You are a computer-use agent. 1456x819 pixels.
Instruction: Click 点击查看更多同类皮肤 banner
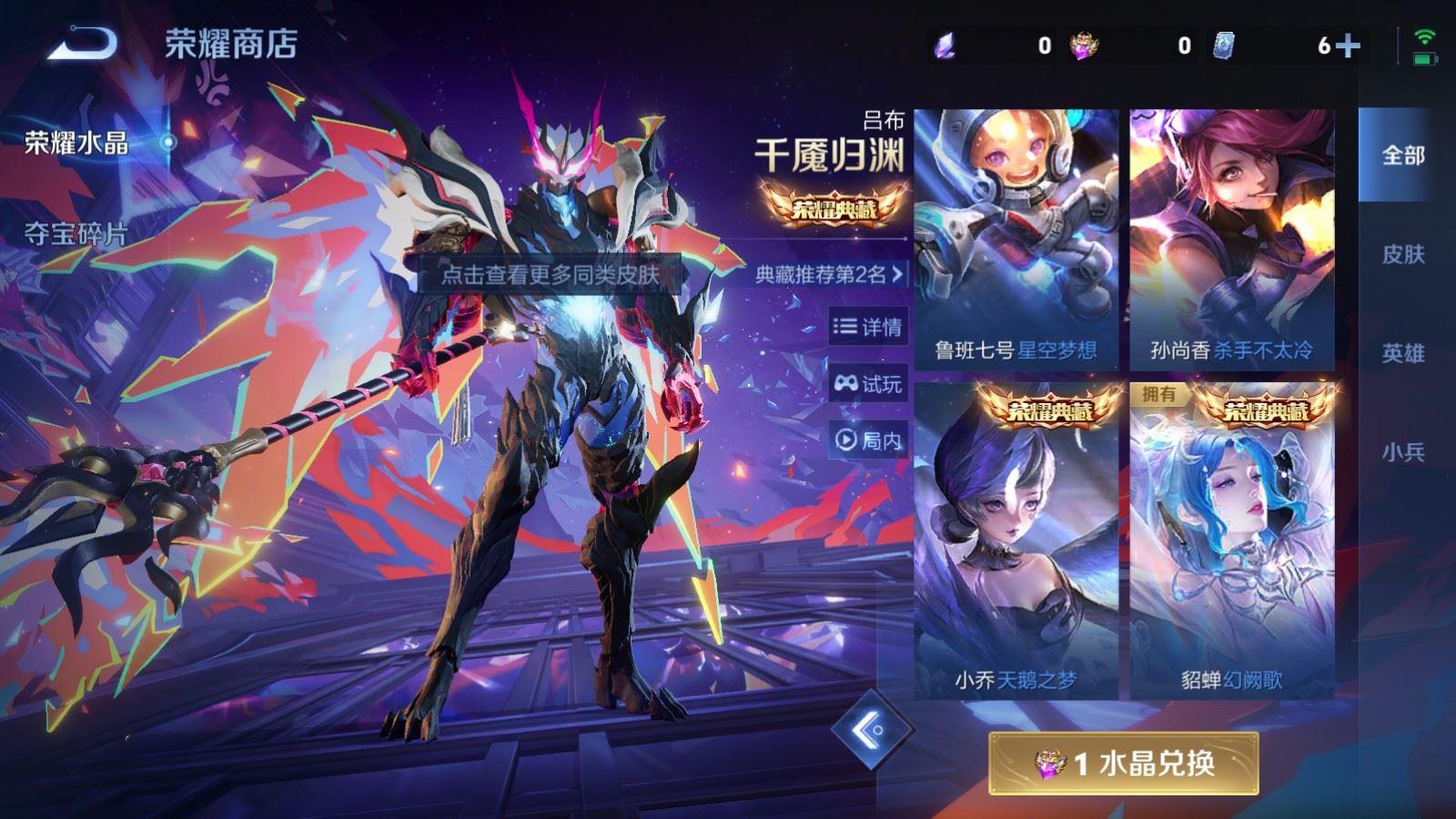(x=550, y=273)
